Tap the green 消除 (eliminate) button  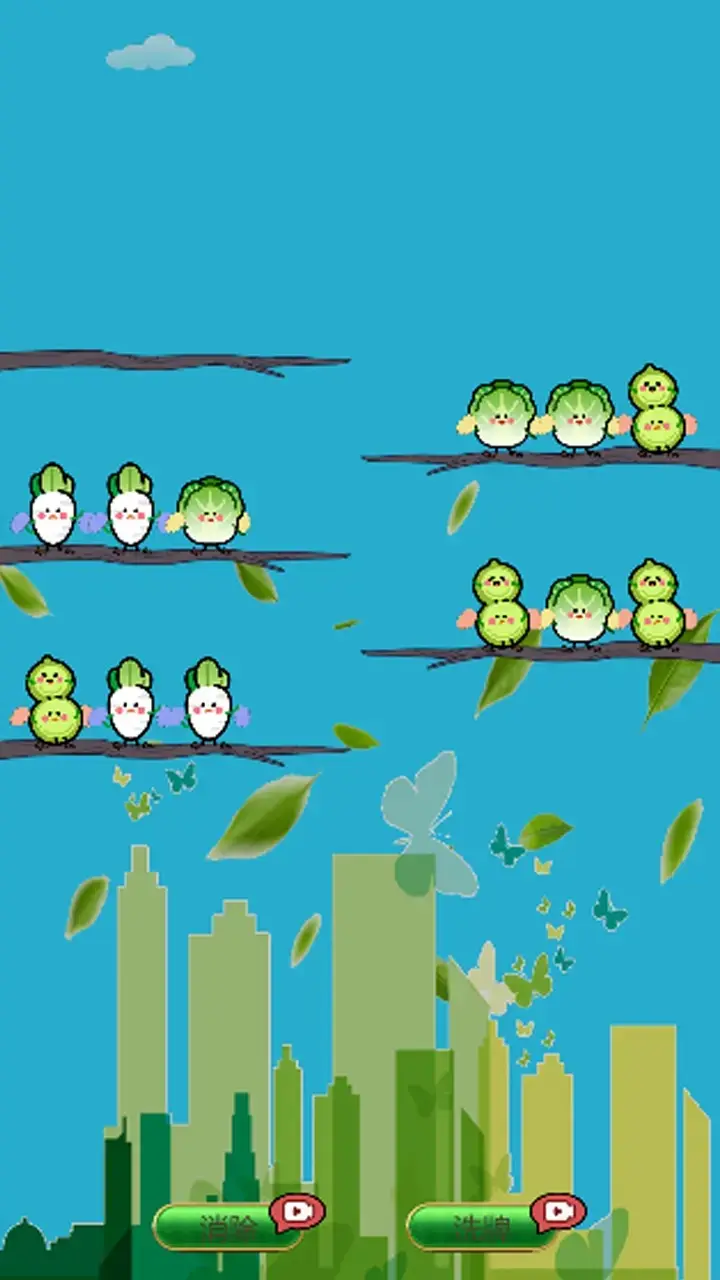[x=228, y=1226]
